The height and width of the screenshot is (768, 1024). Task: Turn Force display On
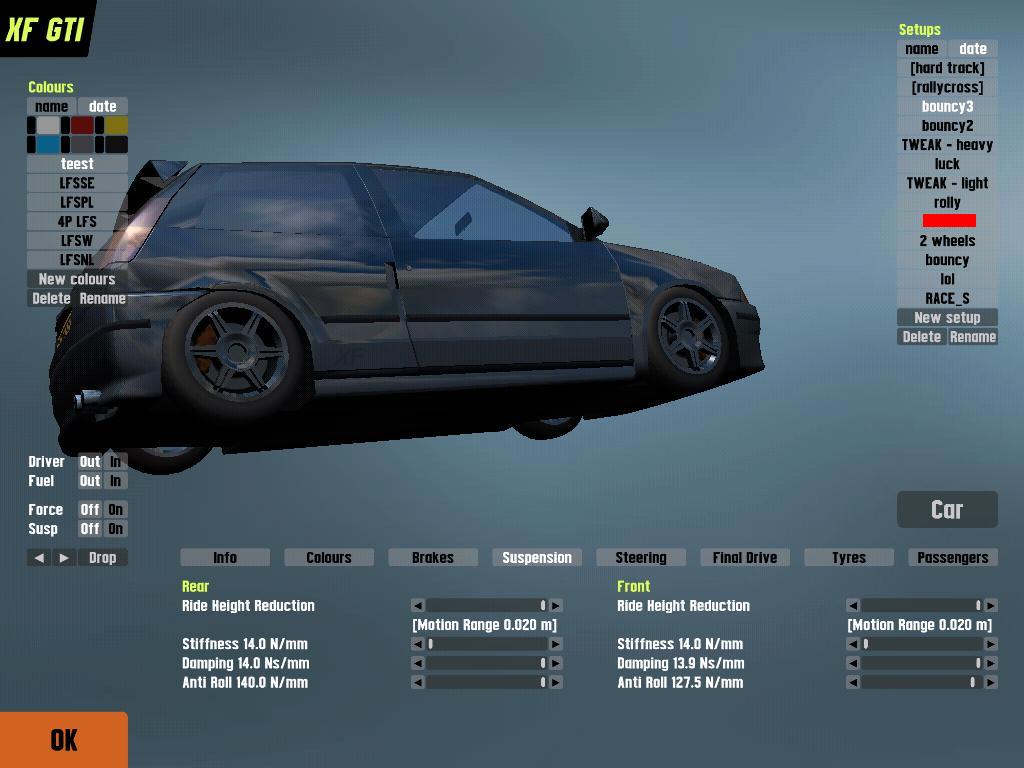pyautogui.click(x=116, y=510)
